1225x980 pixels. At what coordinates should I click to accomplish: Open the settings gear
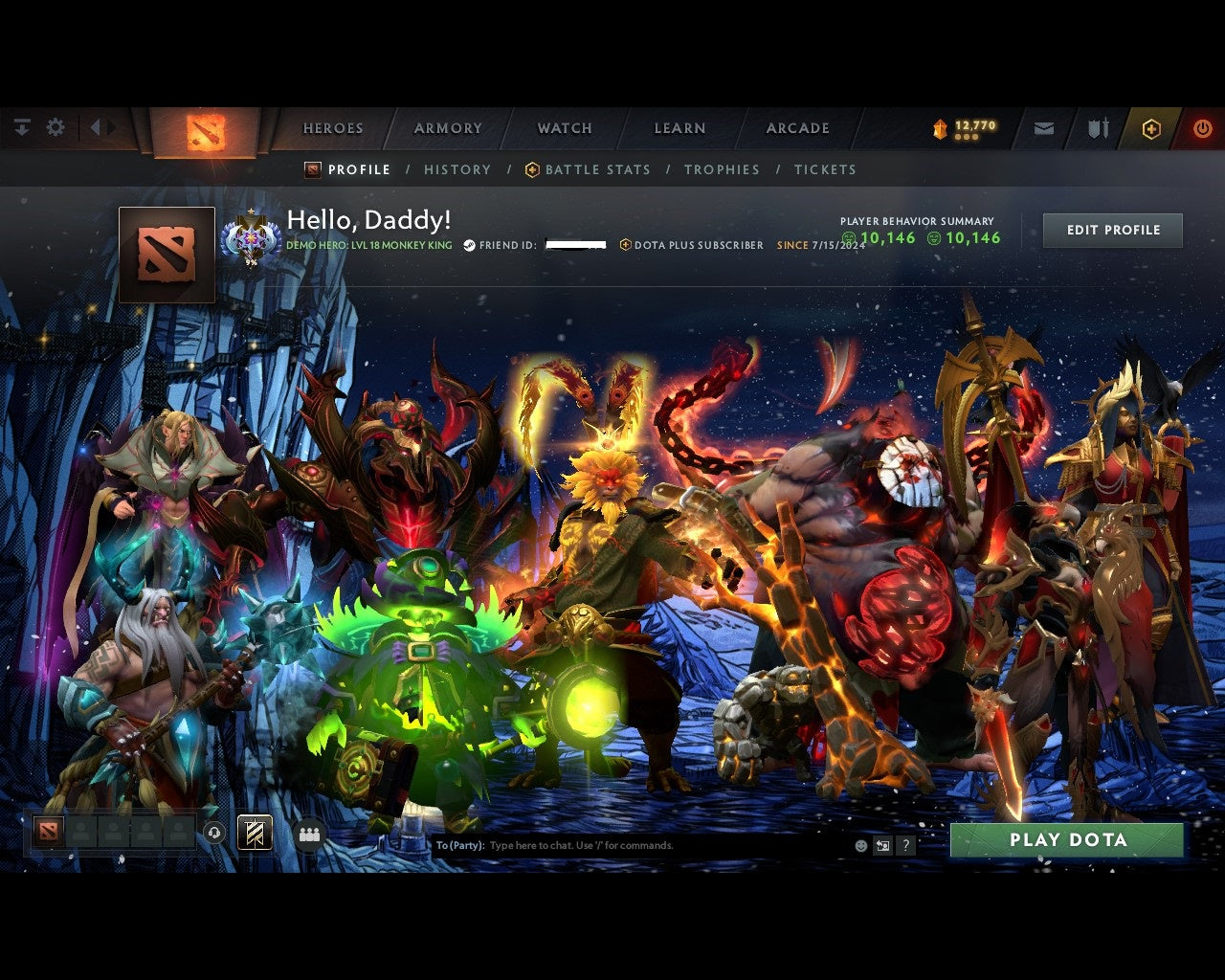pyautogui.click(x=56, y=126)
